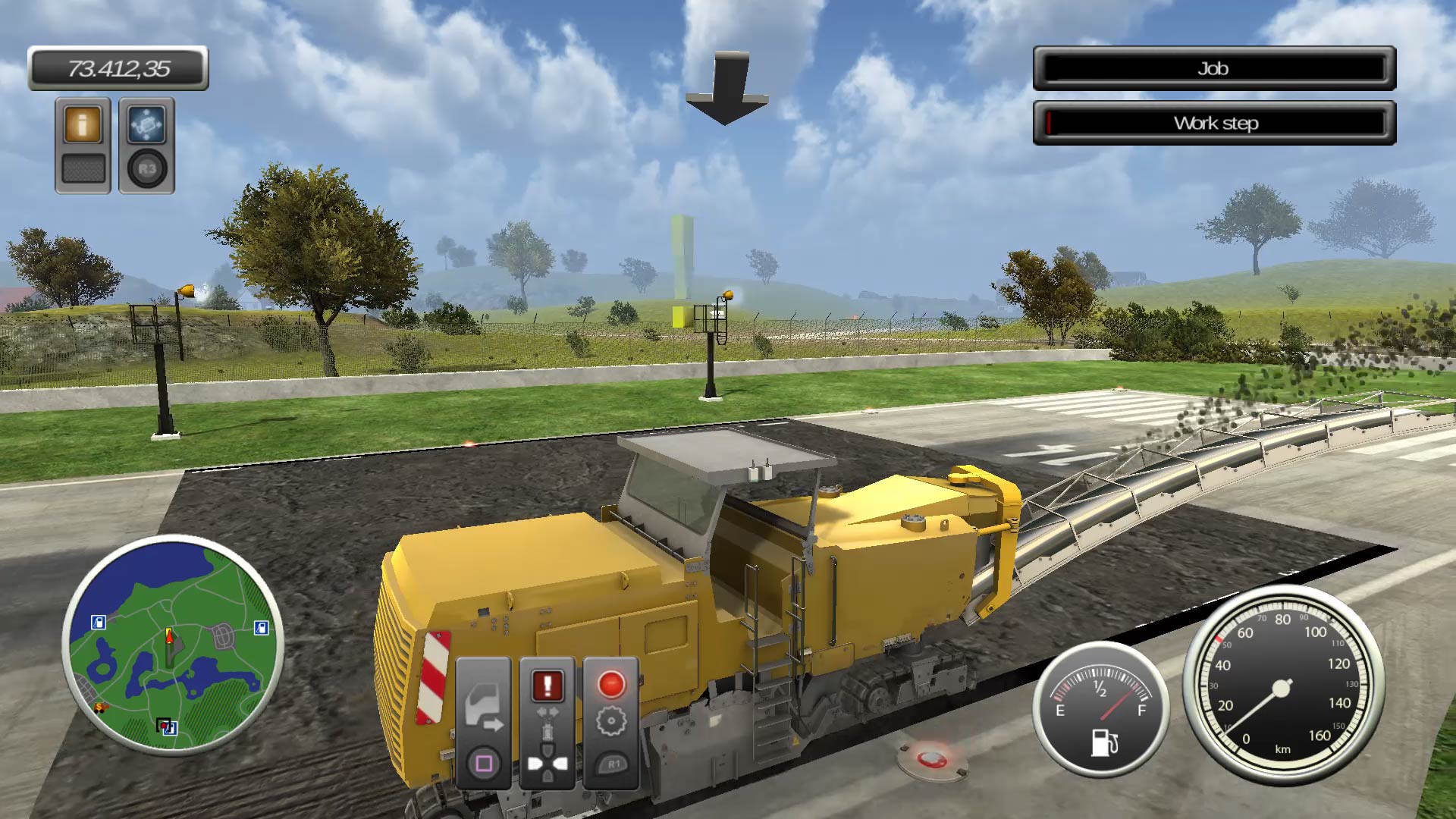The height and width of the screenshot is (819, 1456).
Task: Click the red Work step progress indicator
Action: (1048, 122)
